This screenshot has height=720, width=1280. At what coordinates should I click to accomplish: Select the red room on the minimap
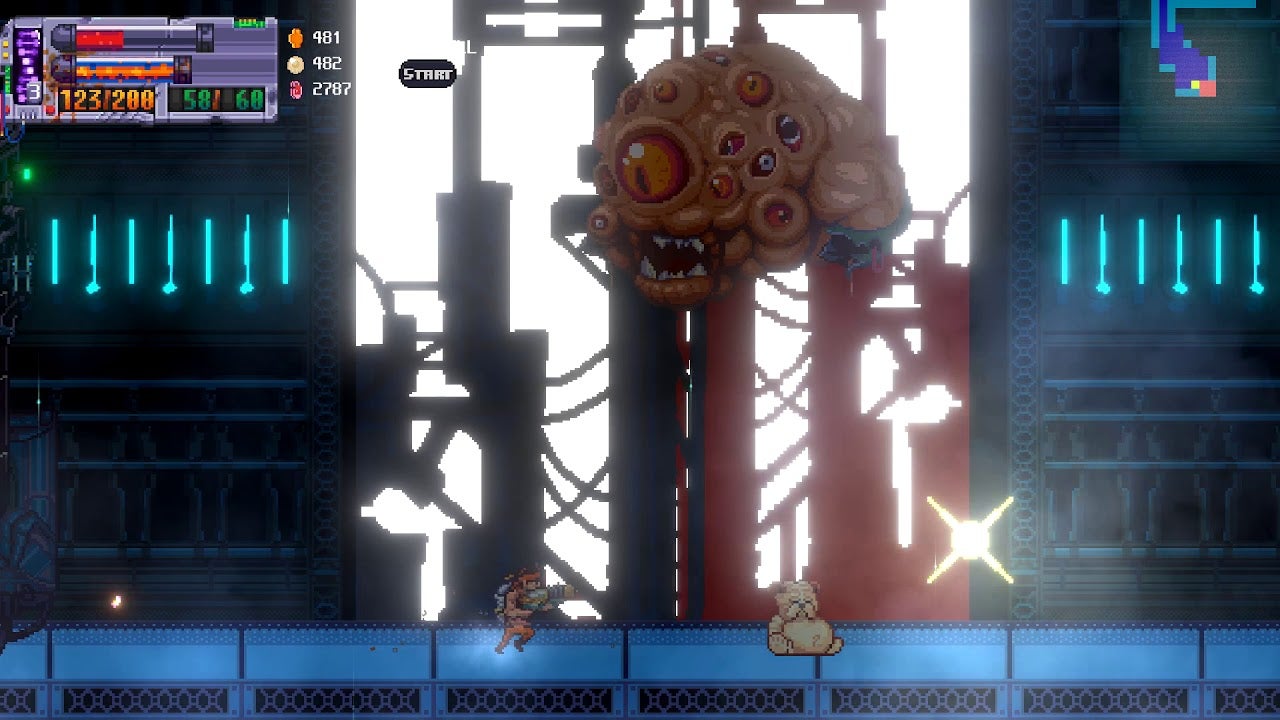(1208, 88)
